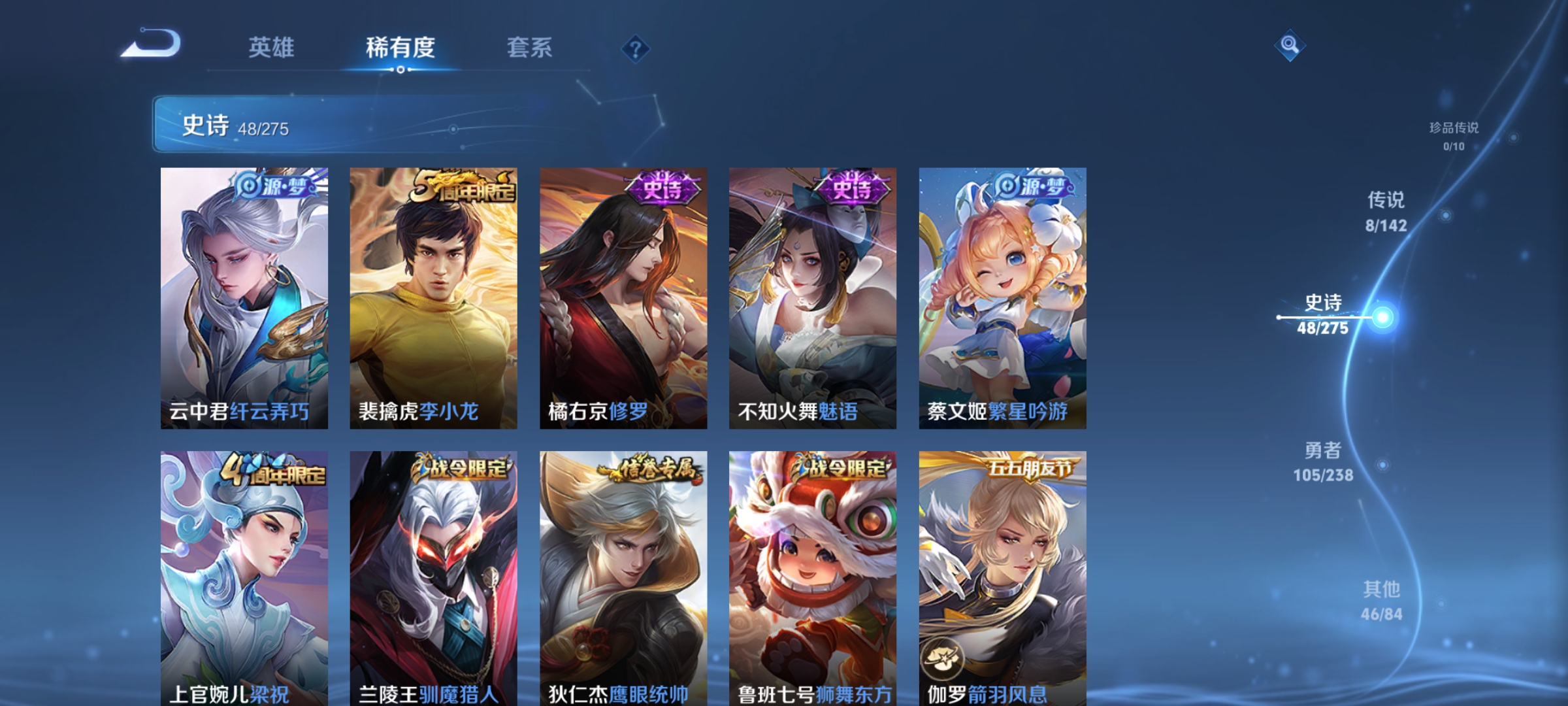
Task: Open the search with the magnifier icon
Action: point(1289,46)
